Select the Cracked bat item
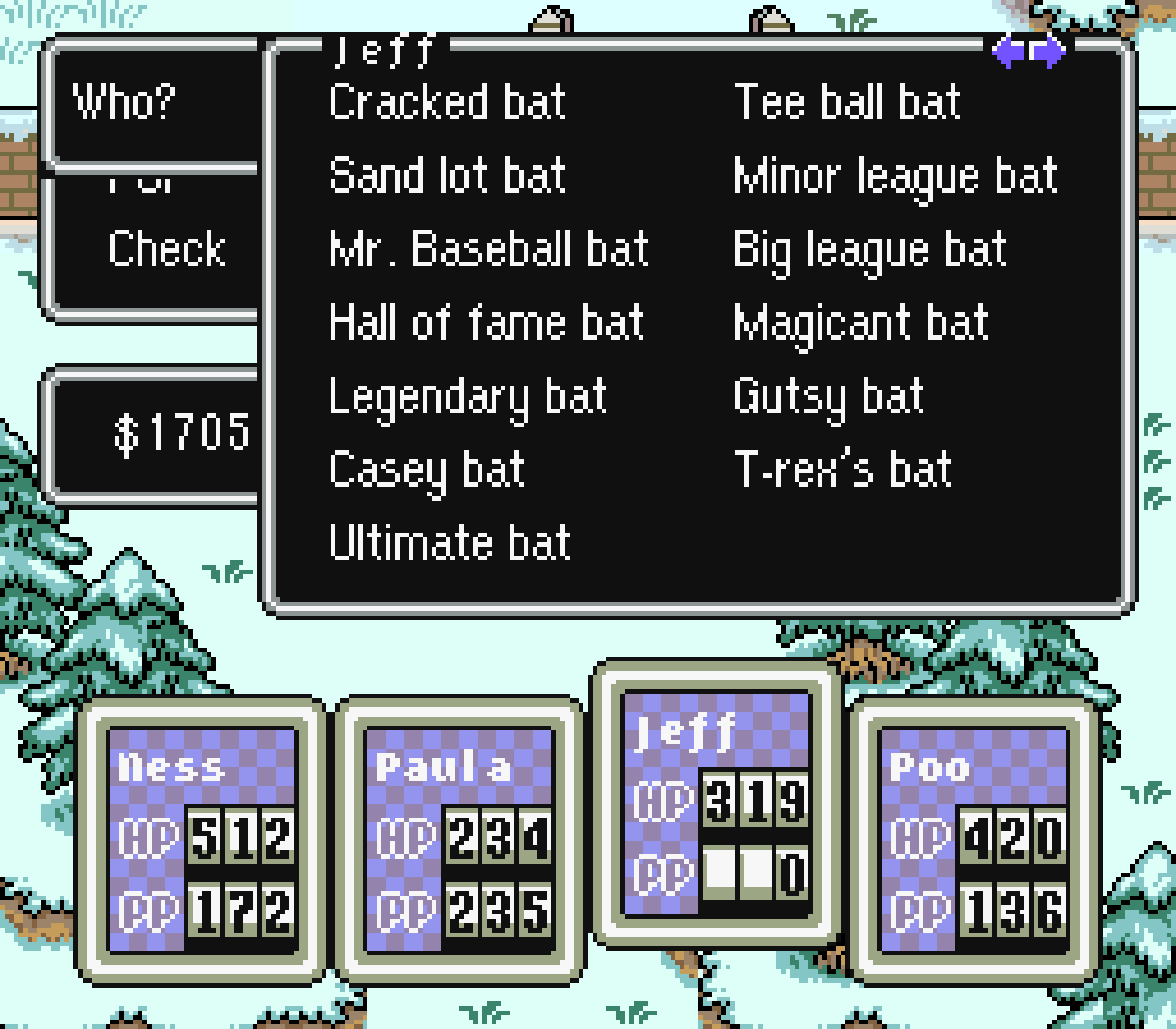1176x1029 pixels. [448, 101]
